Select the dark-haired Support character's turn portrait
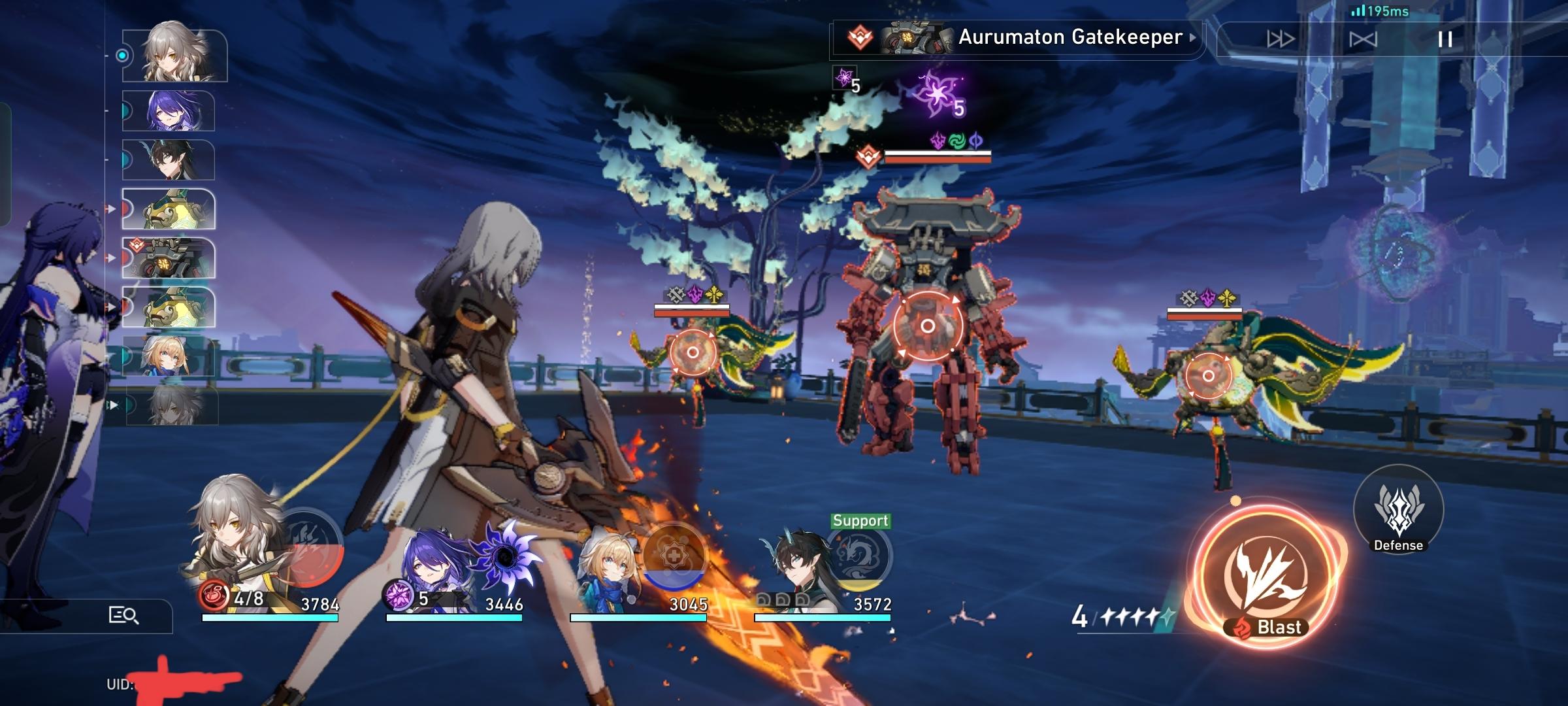Viewport: 1568px width, 706px height. tap(169, 160)
